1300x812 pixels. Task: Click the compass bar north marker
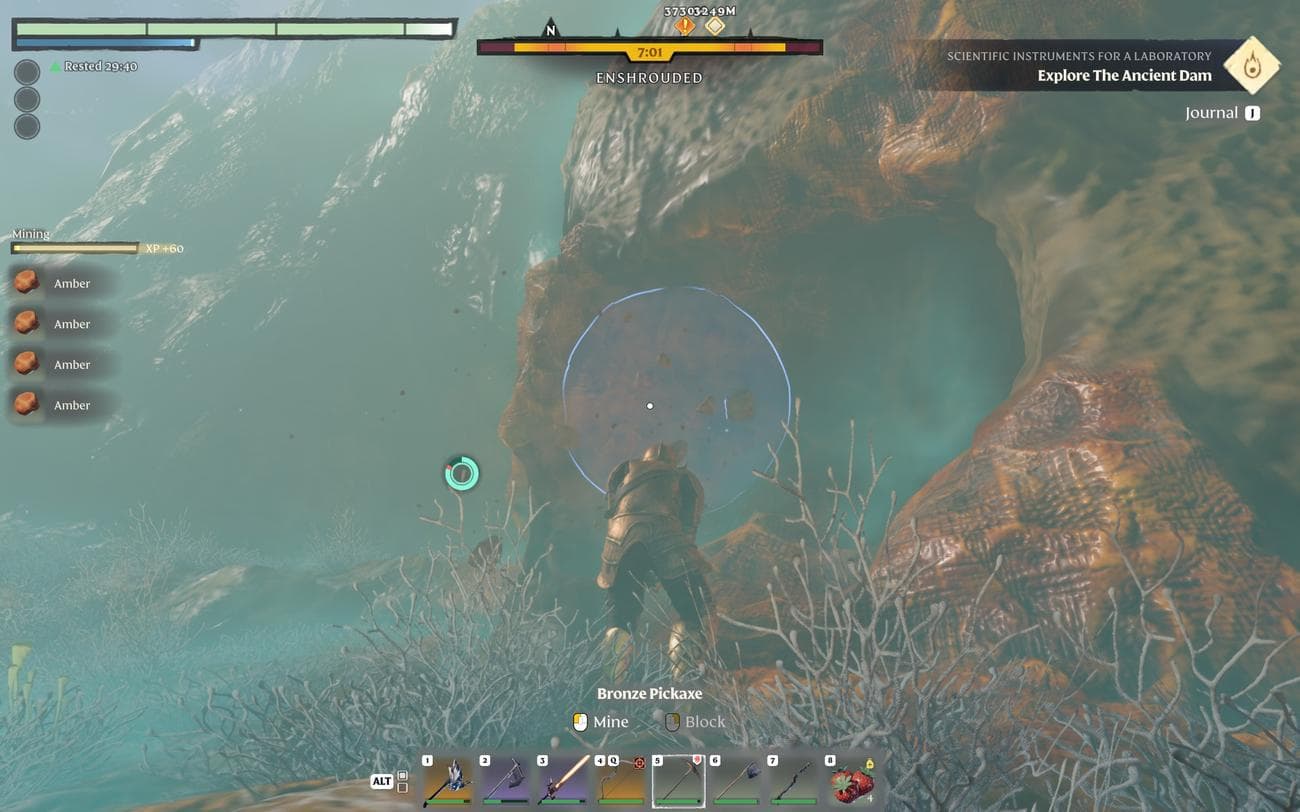click(x=550, y=30)
